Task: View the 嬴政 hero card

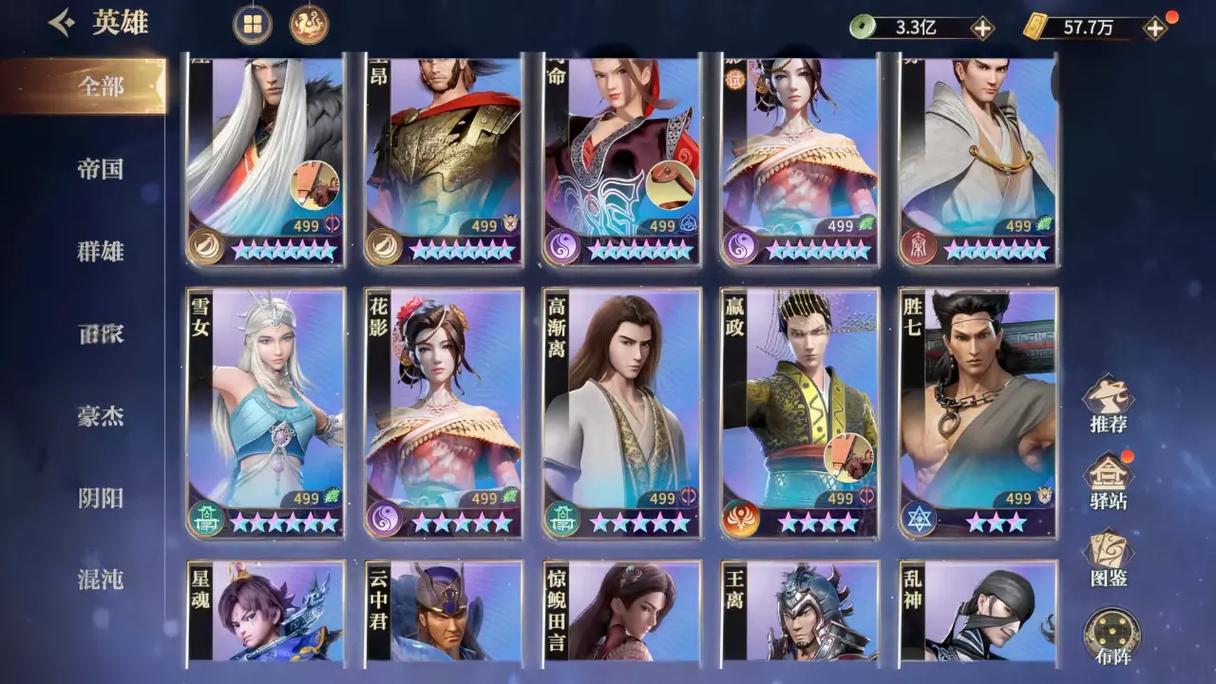Action: 800,412
